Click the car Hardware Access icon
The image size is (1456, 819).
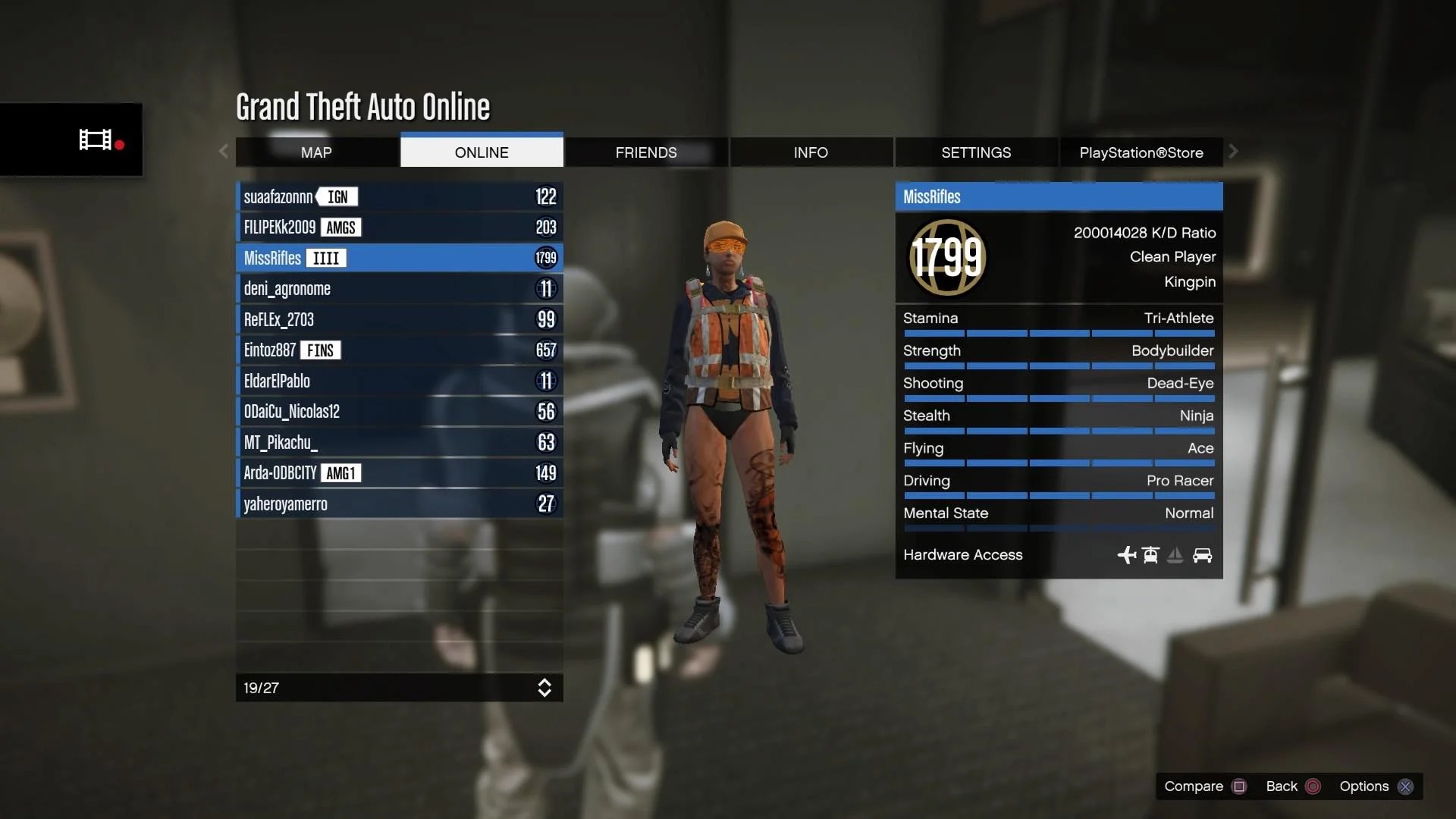click(1203, 555)
